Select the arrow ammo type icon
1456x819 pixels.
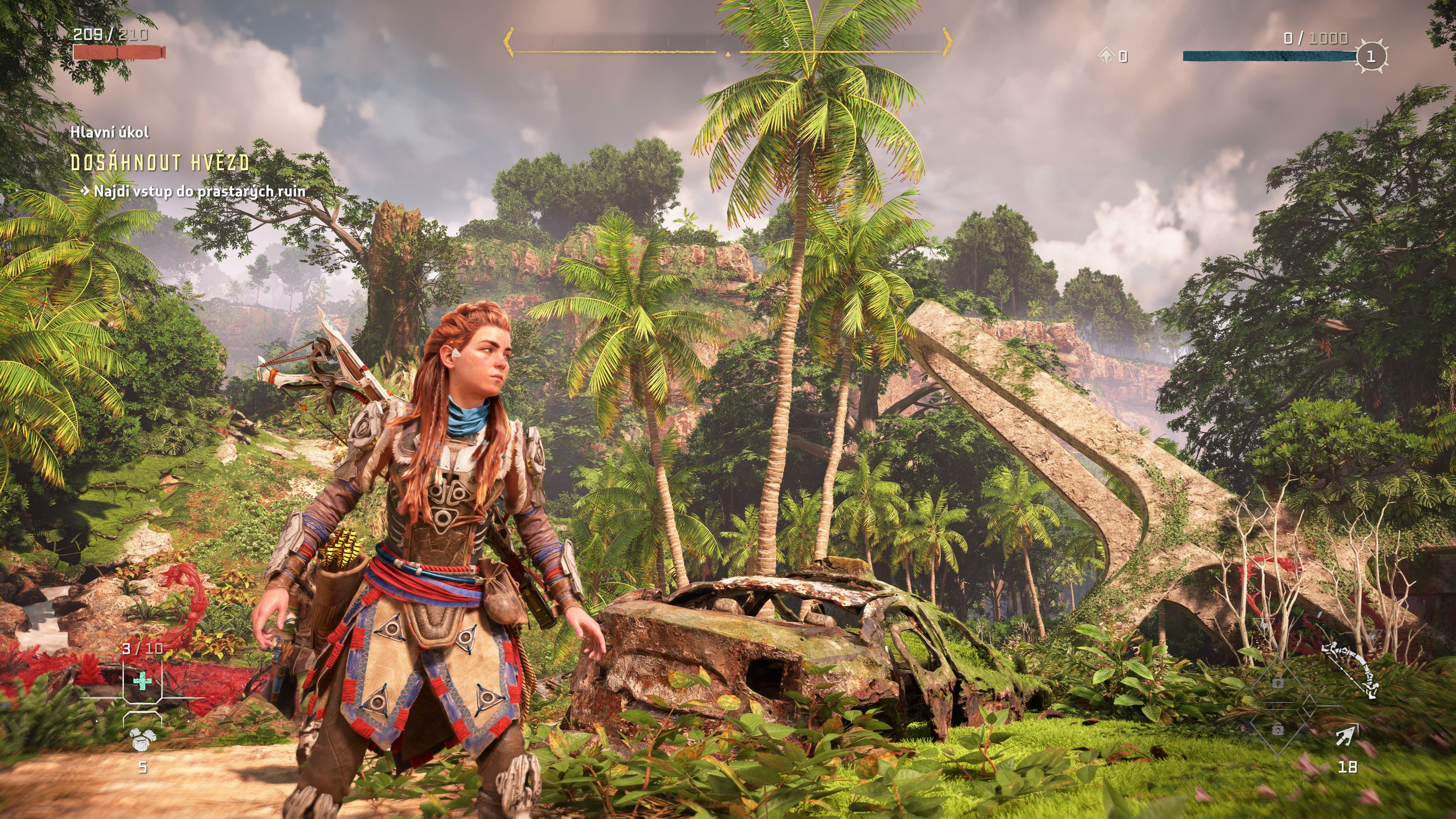coord(1346,736)
